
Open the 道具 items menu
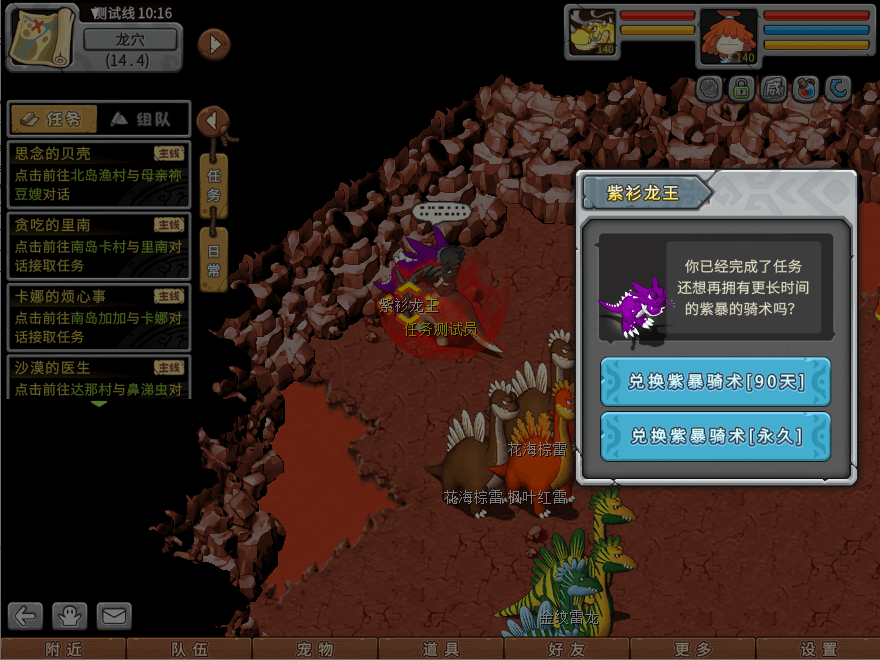tap(441, 649)
